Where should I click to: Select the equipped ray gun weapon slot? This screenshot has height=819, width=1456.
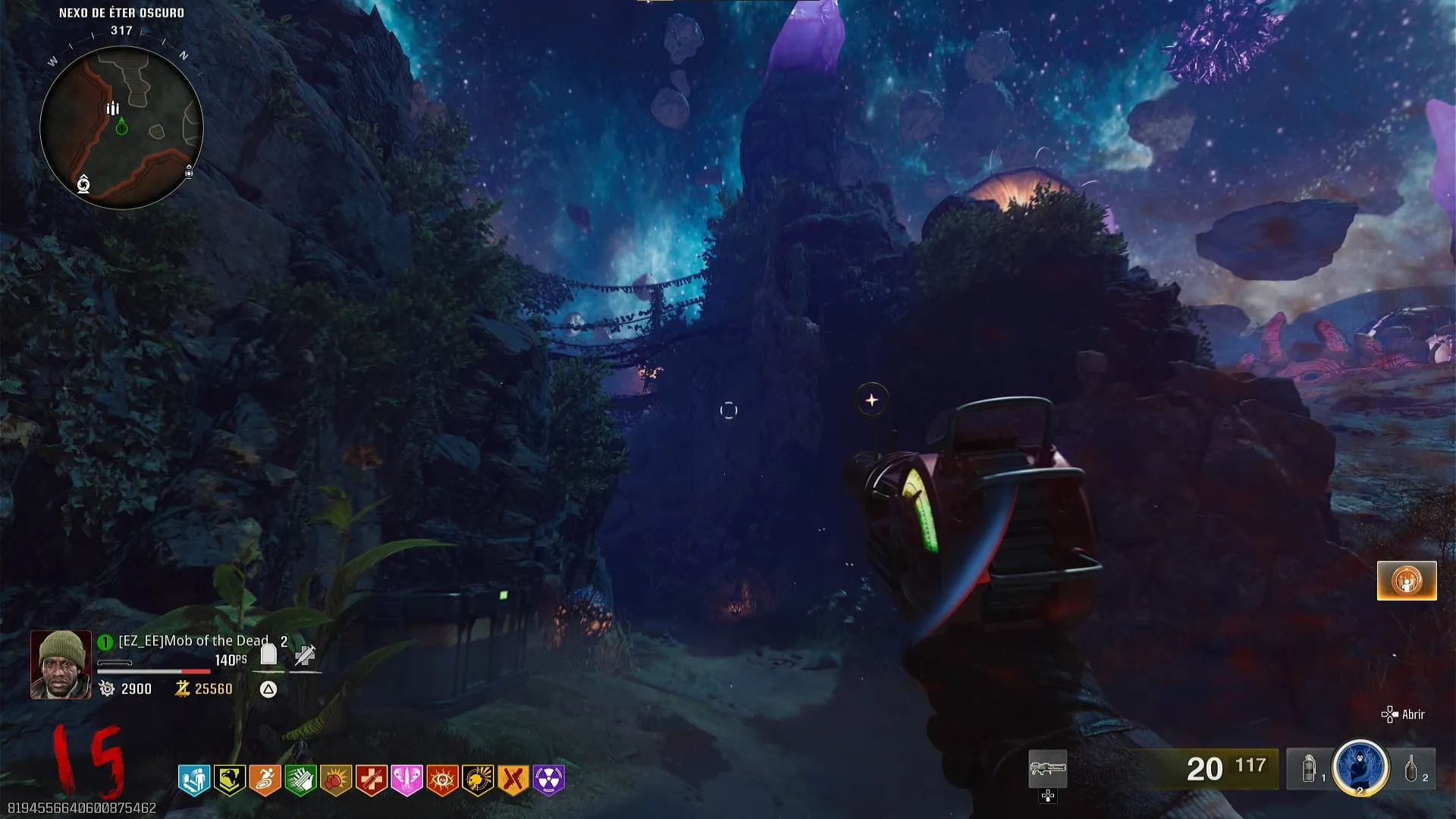coord(1047,769)
